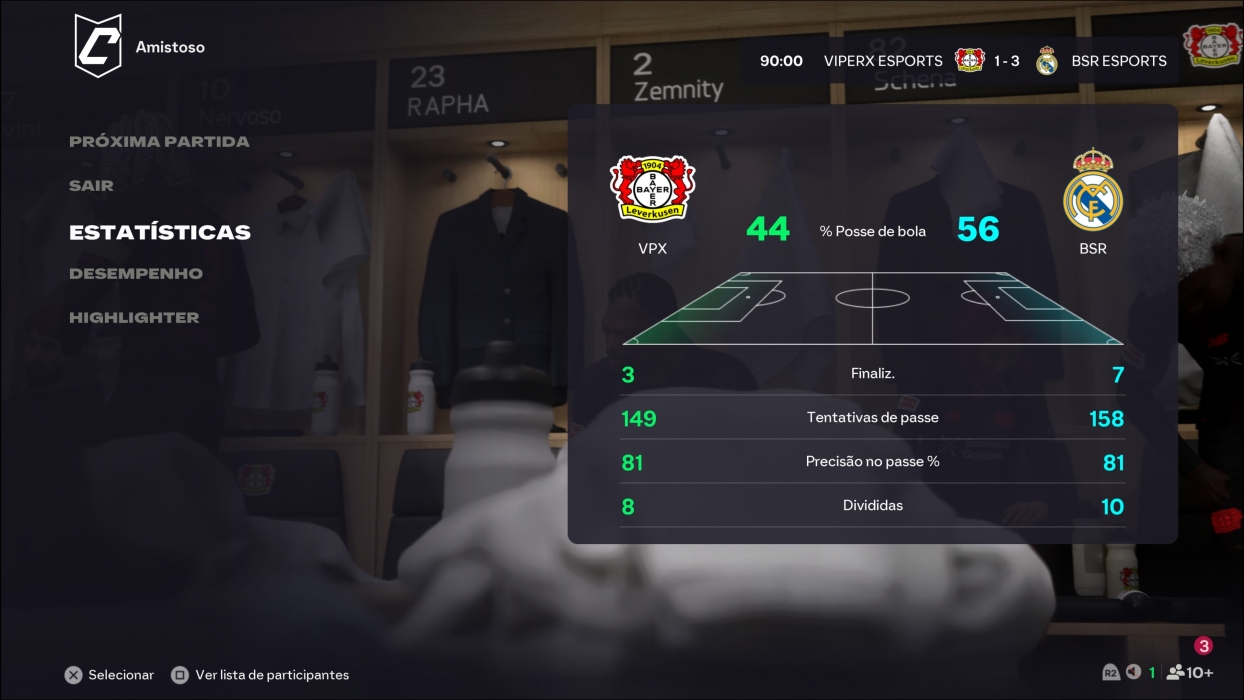
Task: Open the Estatísticas section
Action: (160, 232)
